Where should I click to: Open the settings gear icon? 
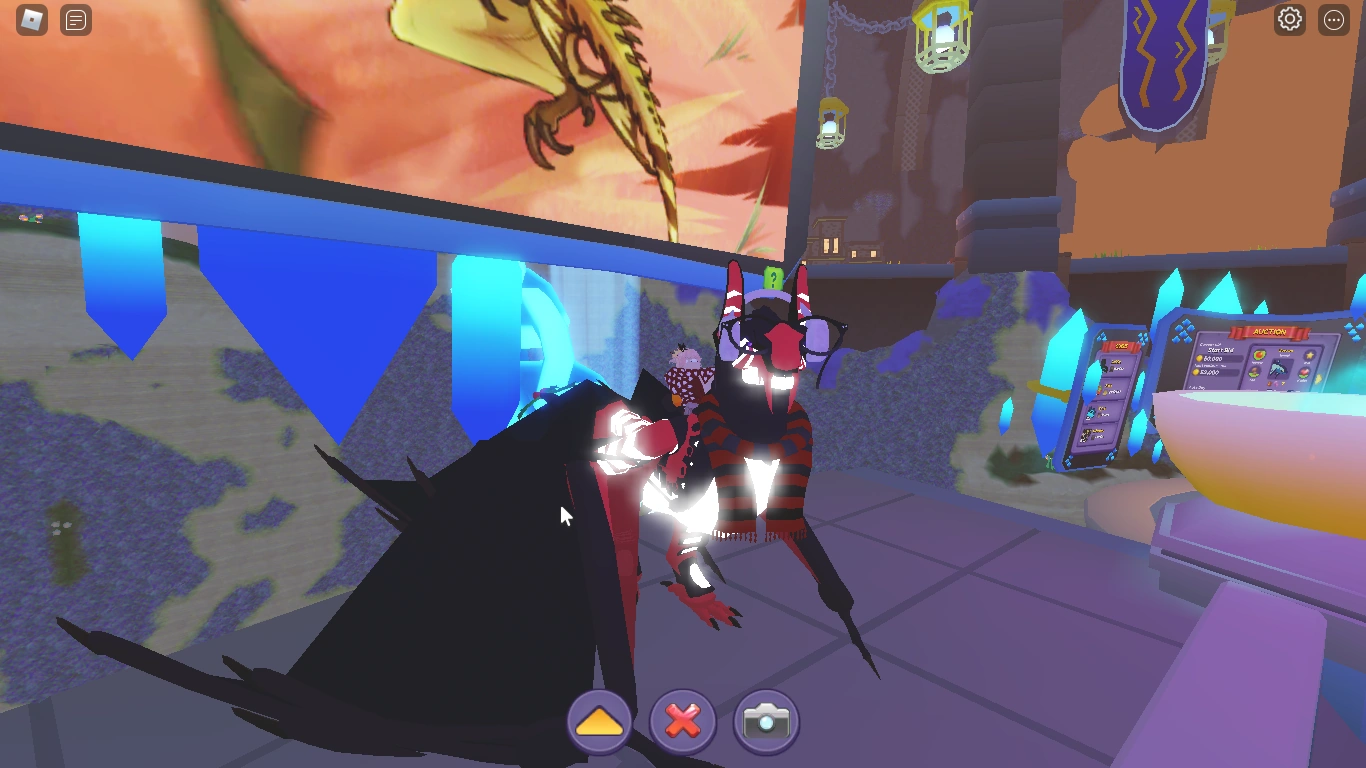pyautogui.click(x=1290, y=21)
